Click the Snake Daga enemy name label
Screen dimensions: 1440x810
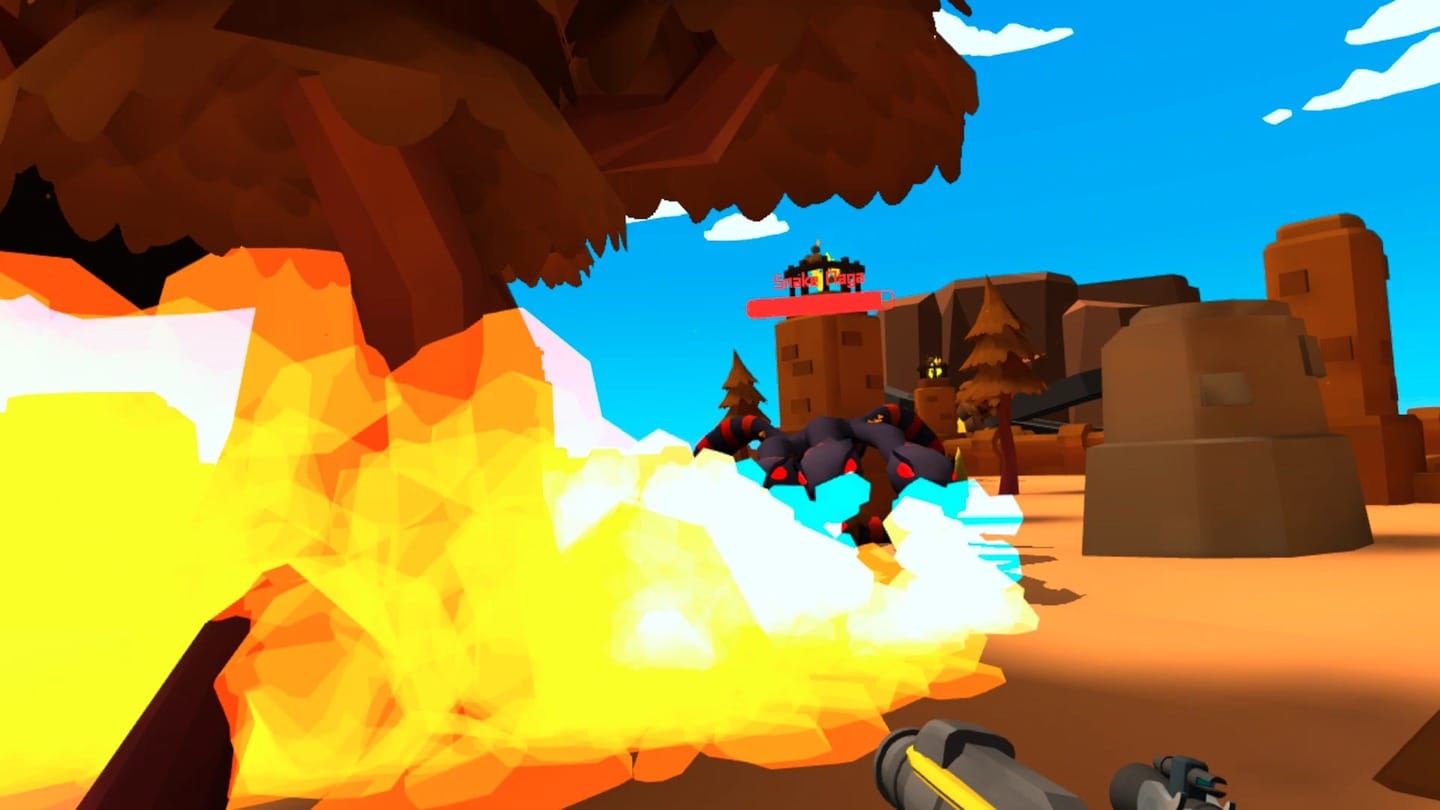(x=820, y=278)
